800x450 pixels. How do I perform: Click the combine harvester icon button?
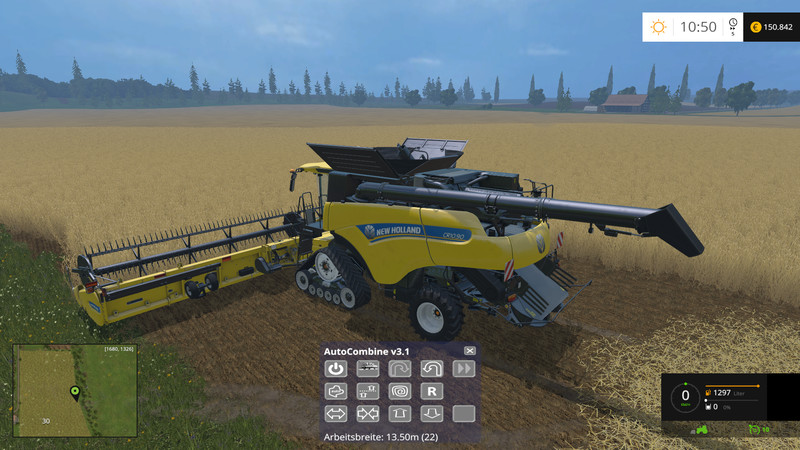pyautogui.click(x=368, y=369)
